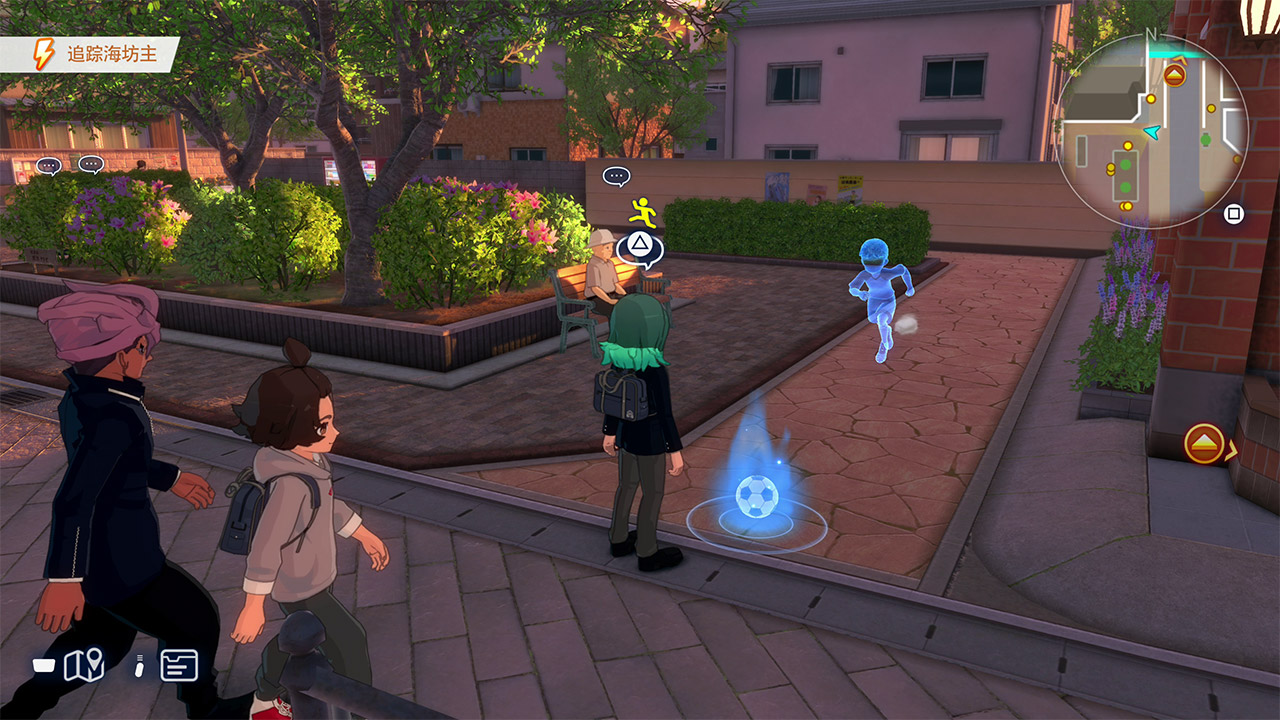This screenshot has height=720, width=1280.
Task: Click the circular minimap
Action: pos(1151,131)
